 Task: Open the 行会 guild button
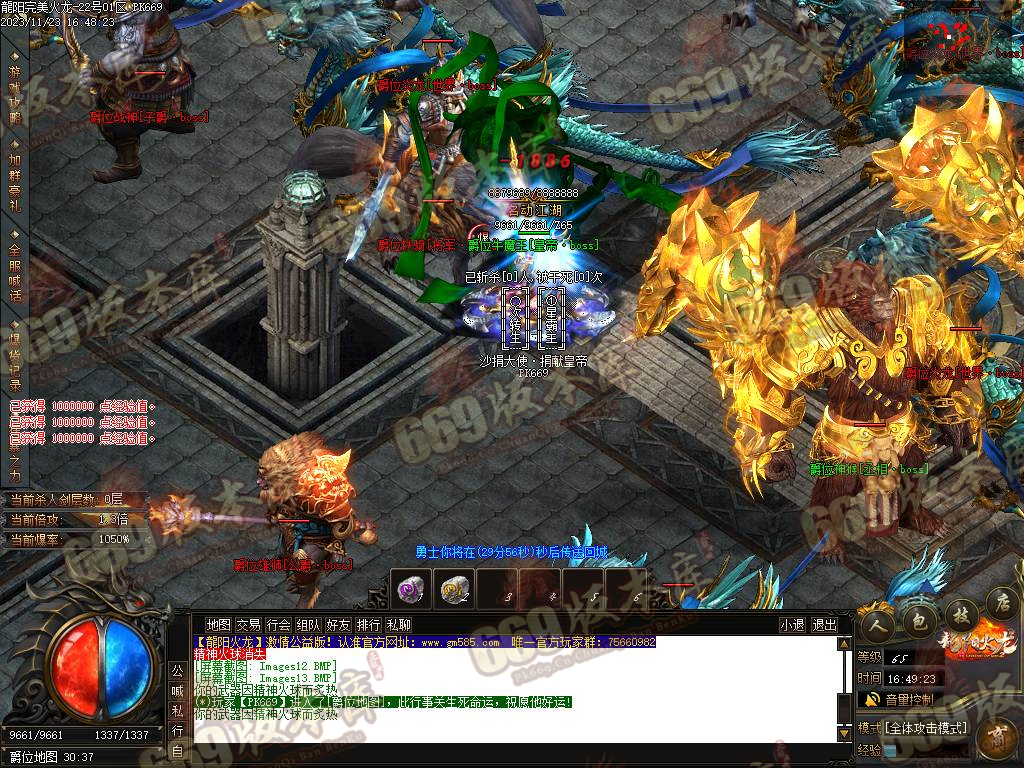278,625
